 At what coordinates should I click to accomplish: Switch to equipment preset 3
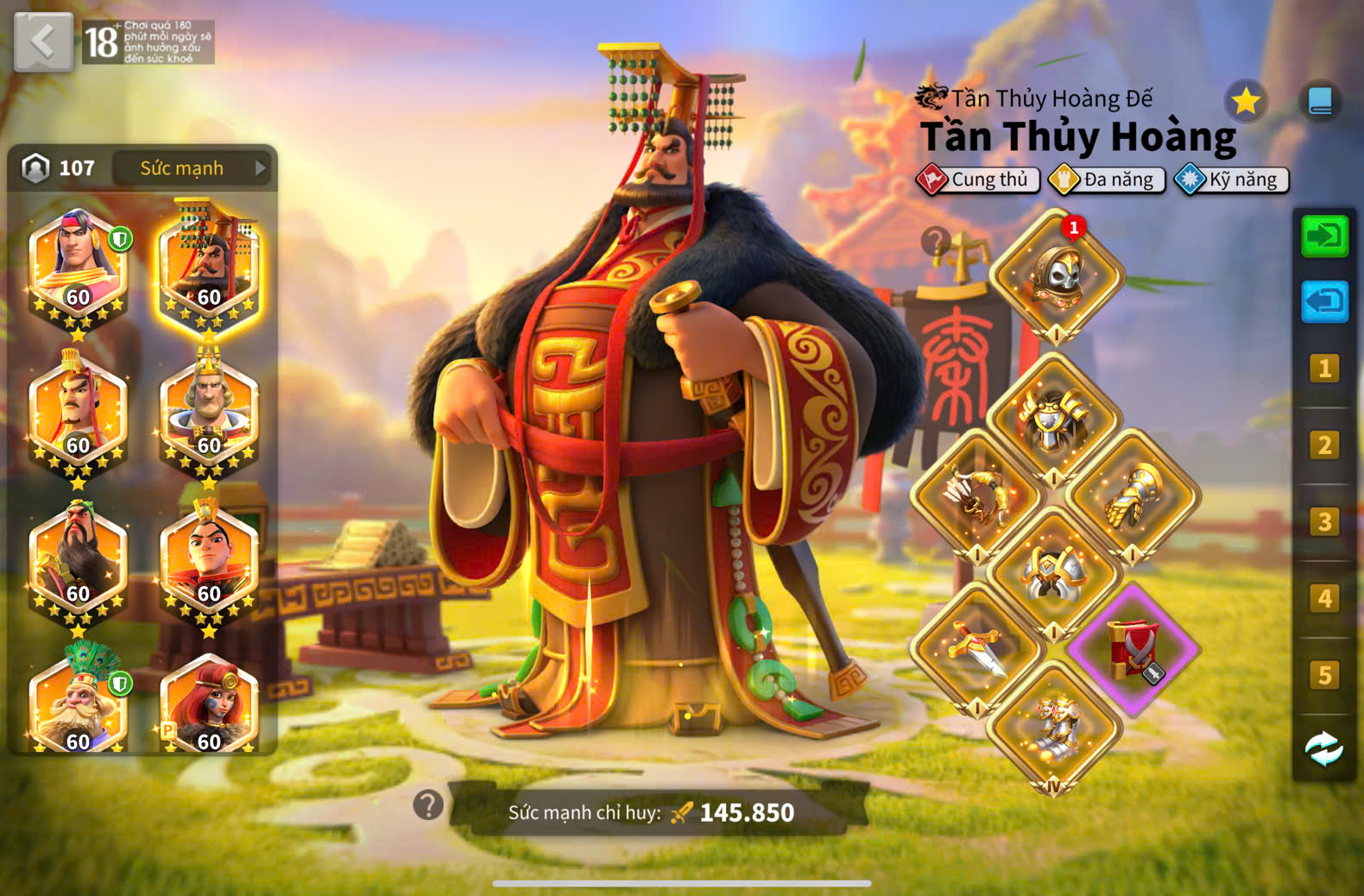[1324, 522]
